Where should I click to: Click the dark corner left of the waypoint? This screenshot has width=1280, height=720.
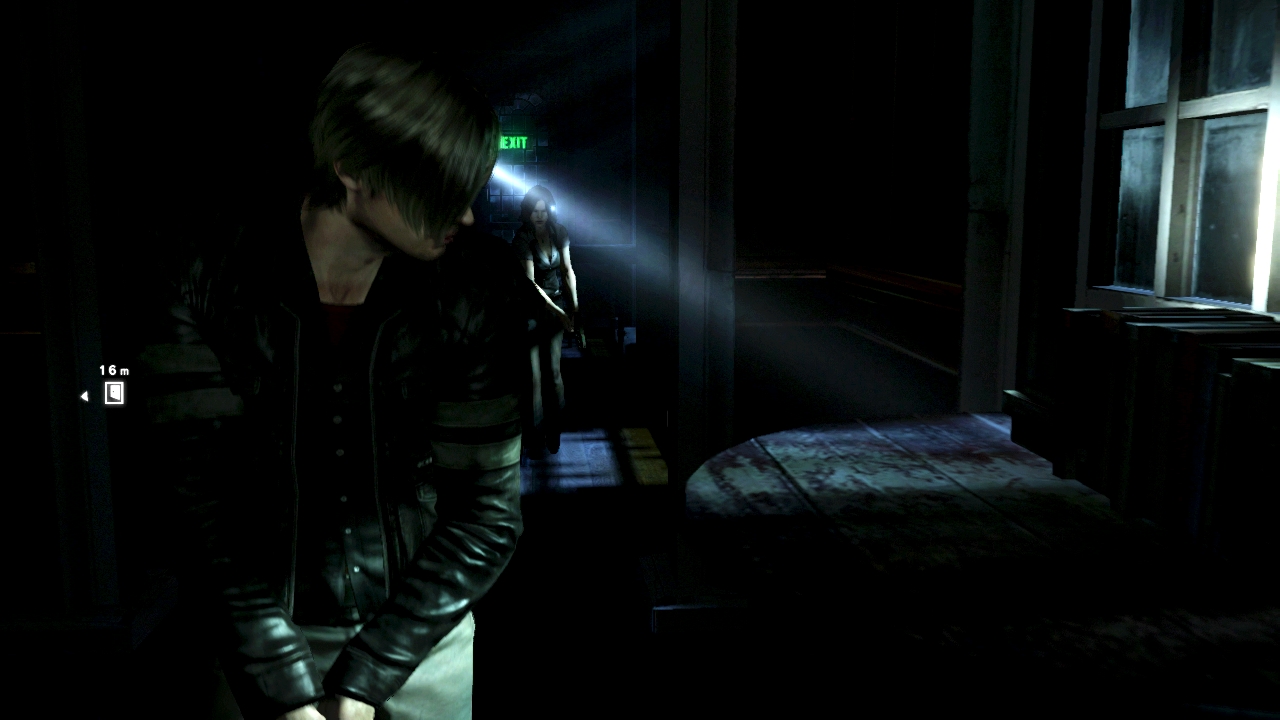40,400
